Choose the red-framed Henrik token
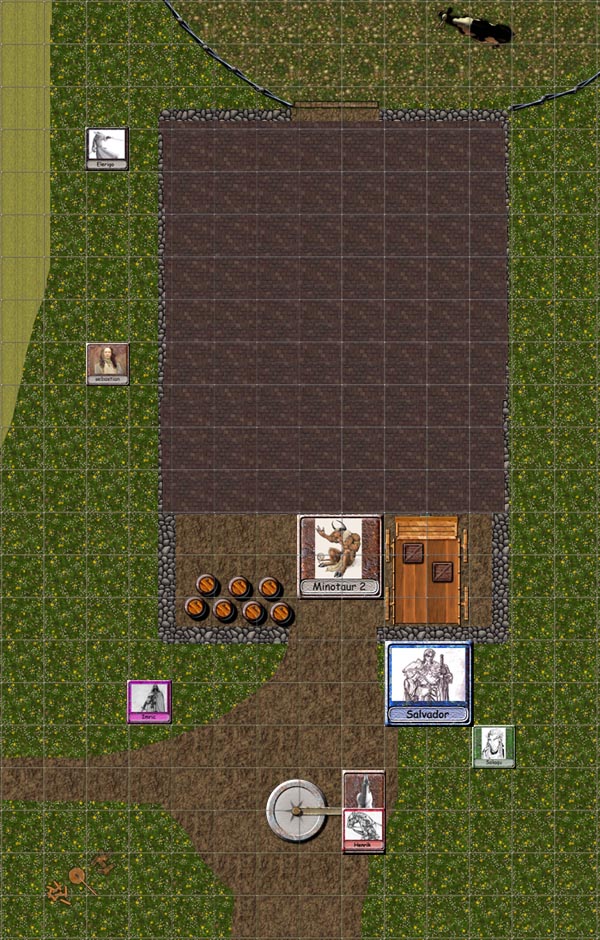 tap(364, 829)
